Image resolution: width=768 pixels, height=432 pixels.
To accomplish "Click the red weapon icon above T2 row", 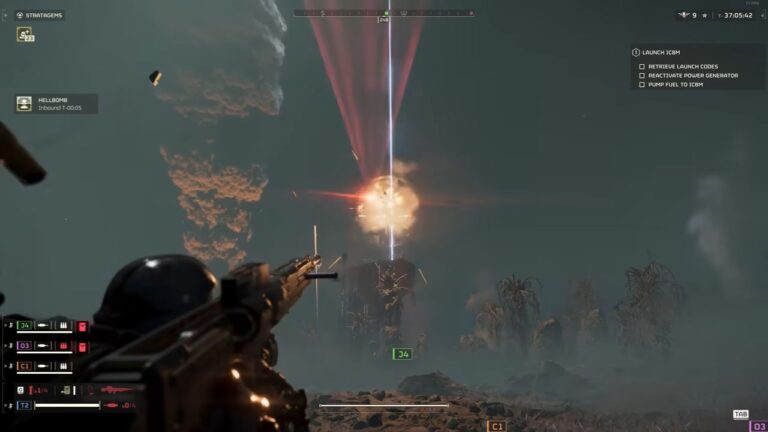I will 116,389.
